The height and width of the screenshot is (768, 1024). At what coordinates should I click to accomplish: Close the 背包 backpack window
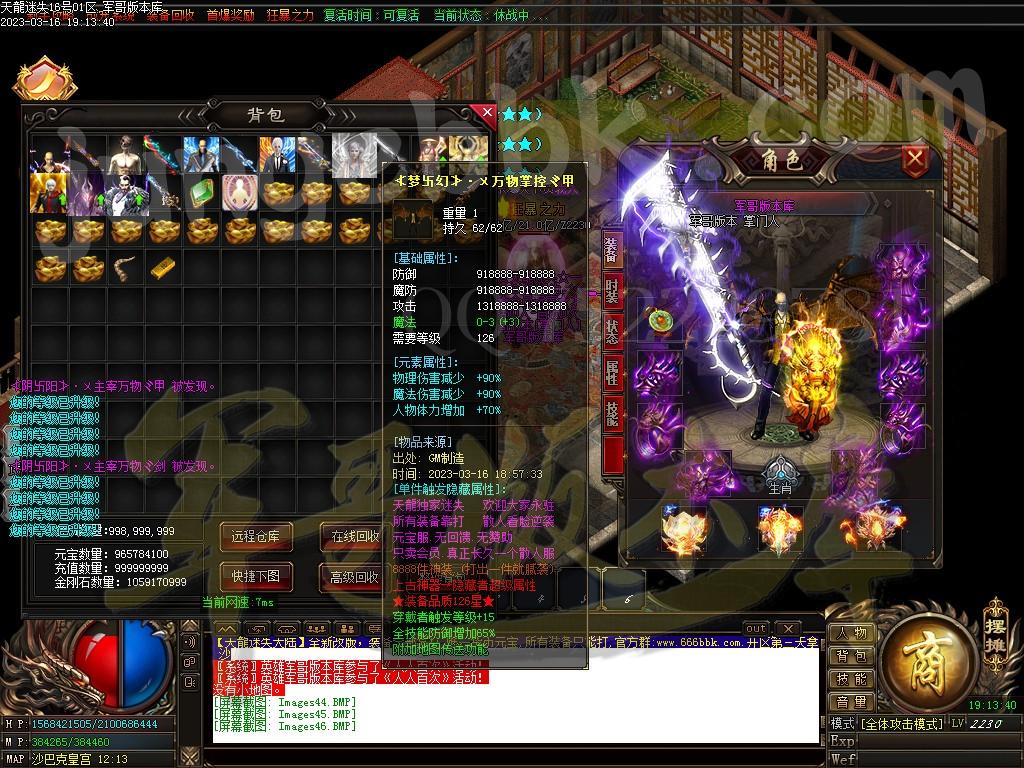coord(488,113)
